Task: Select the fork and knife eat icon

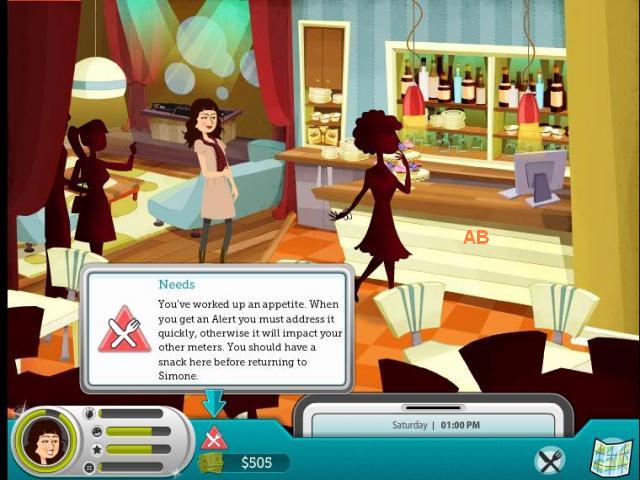Action: [550, 460]
